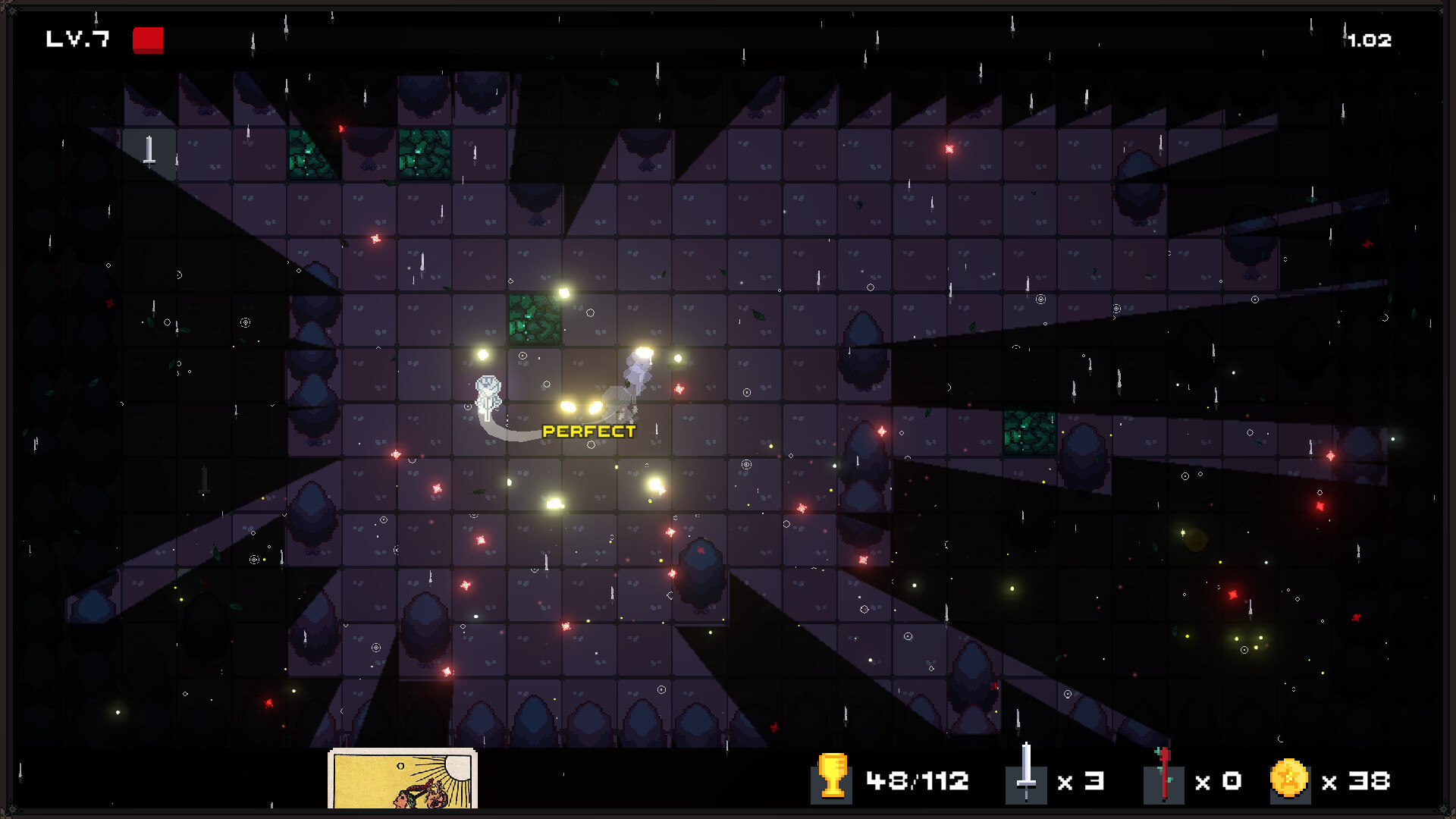Screen dimensions: 1456x819
Task: Select the tarot card at the bottom
Action: pyautogui.click(x=402, y=779)
